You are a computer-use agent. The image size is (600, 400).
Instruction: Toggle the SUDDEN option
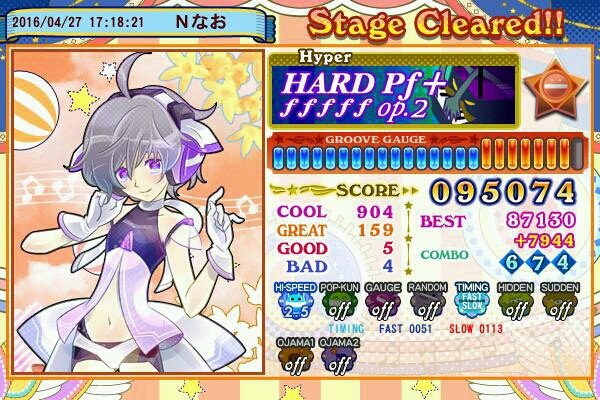coord(561,301)
